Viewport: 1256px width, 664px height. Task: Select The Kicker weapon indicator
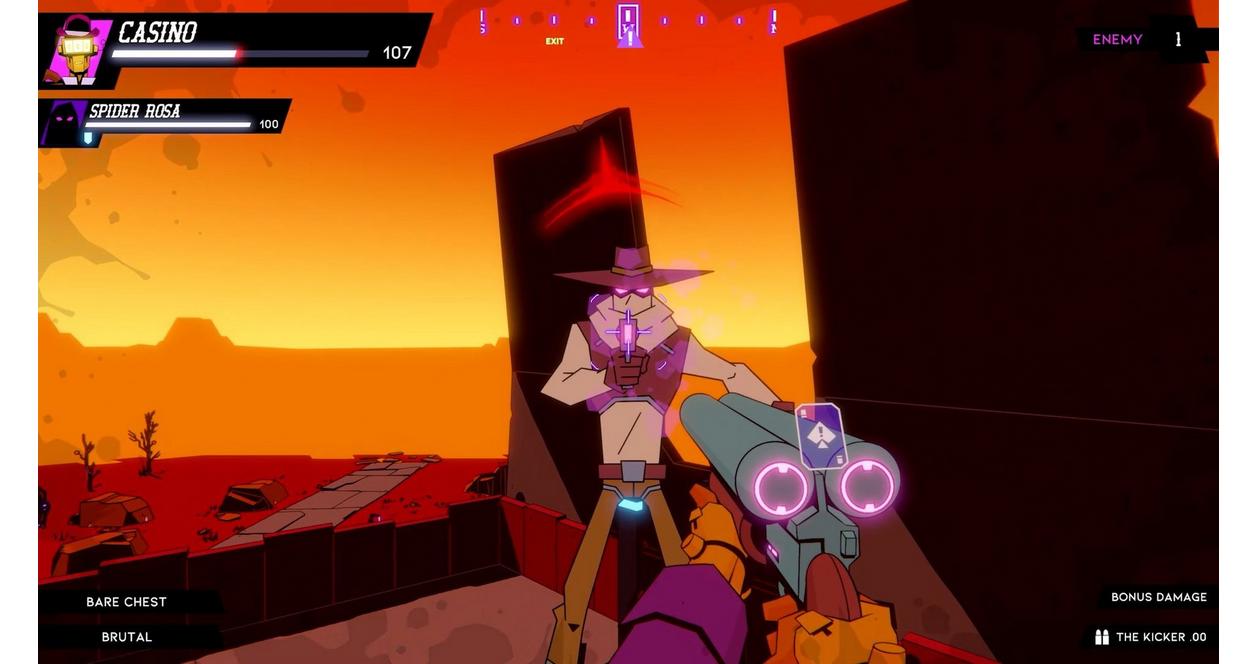pos(1151,637)
